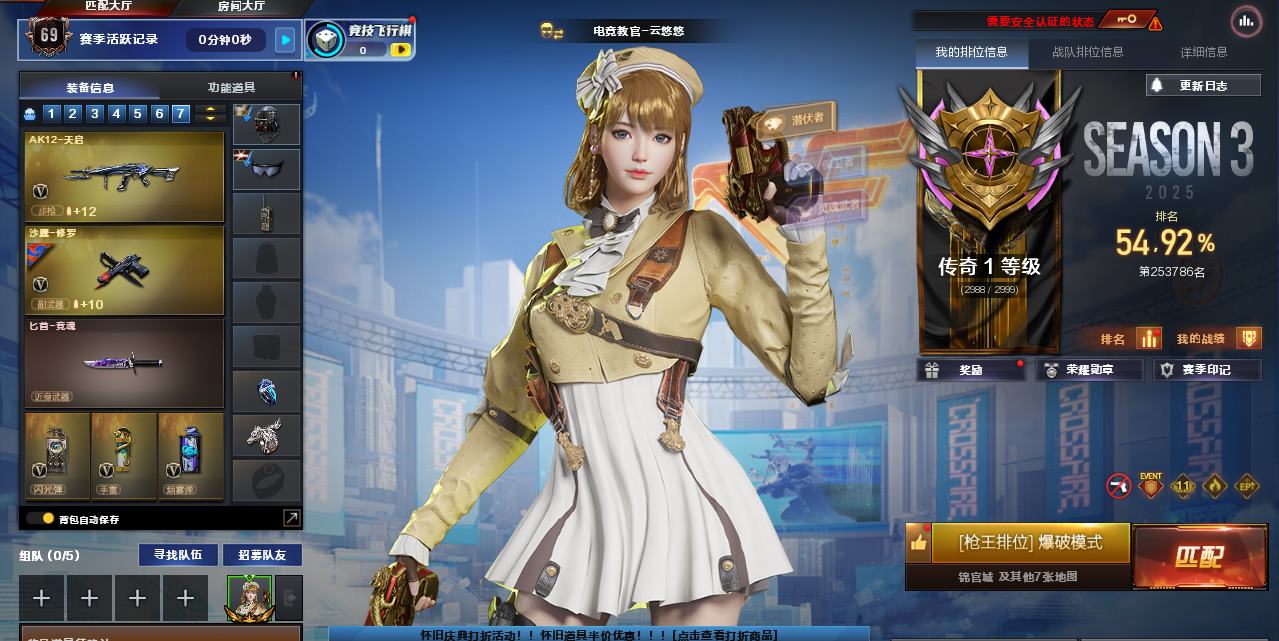Switch to the 战队排位信息 tab
The image size is (1279, 641).
pyautogui.click(x=1087, y=52)
